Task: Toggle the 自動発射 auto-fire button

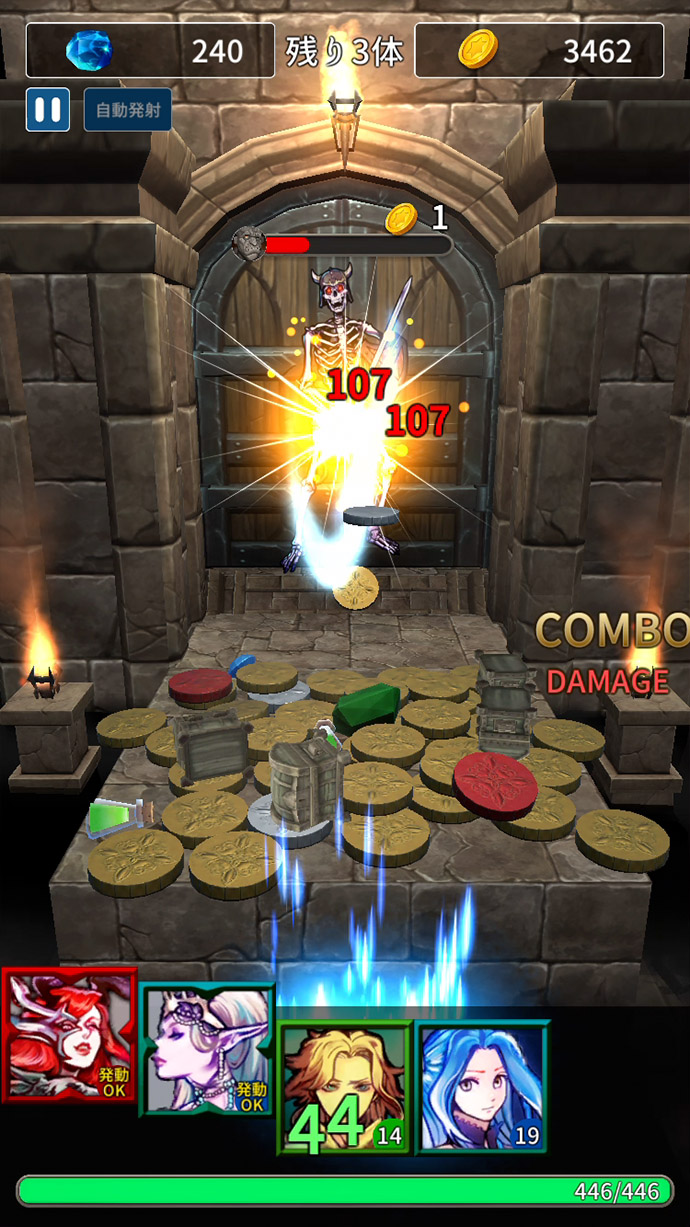Action: pos(127,110)
